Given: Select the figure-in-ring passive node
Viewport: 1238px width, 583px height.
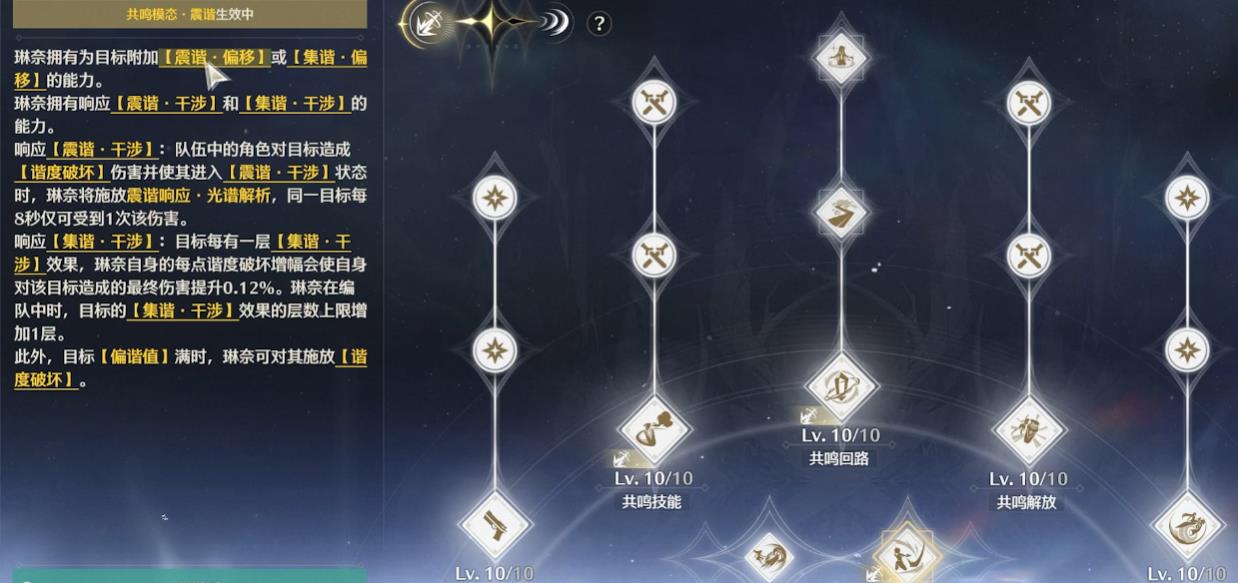Looking at the screenshot, I should (x=841, y=56).
